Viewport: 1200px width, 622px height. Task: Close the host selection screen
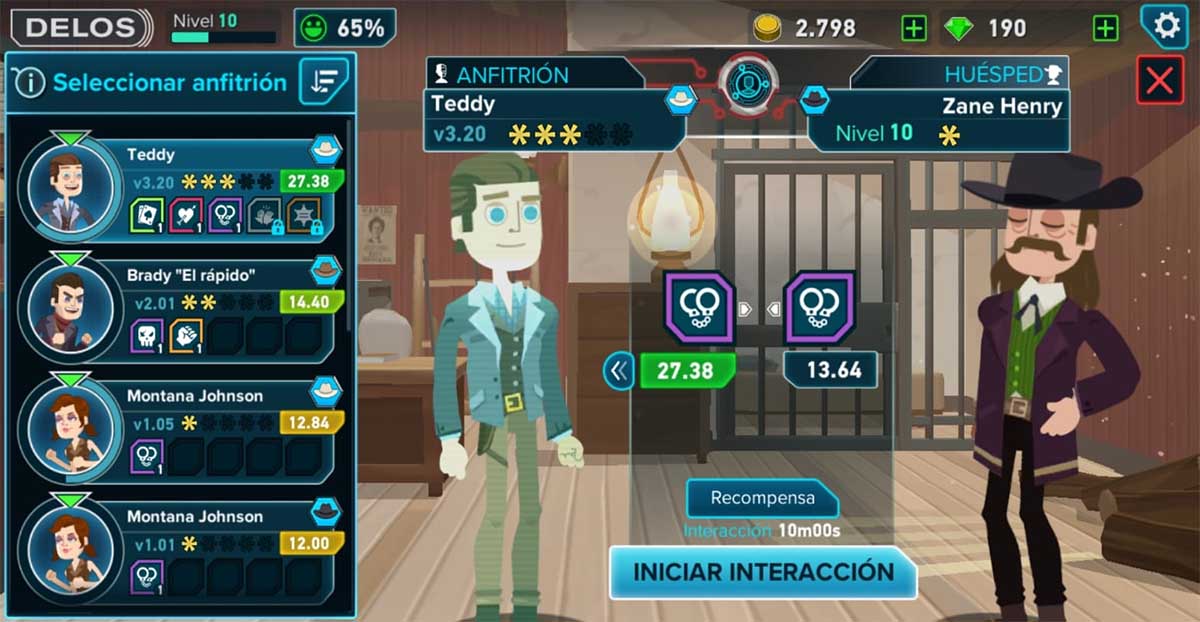coord(1159,80)
